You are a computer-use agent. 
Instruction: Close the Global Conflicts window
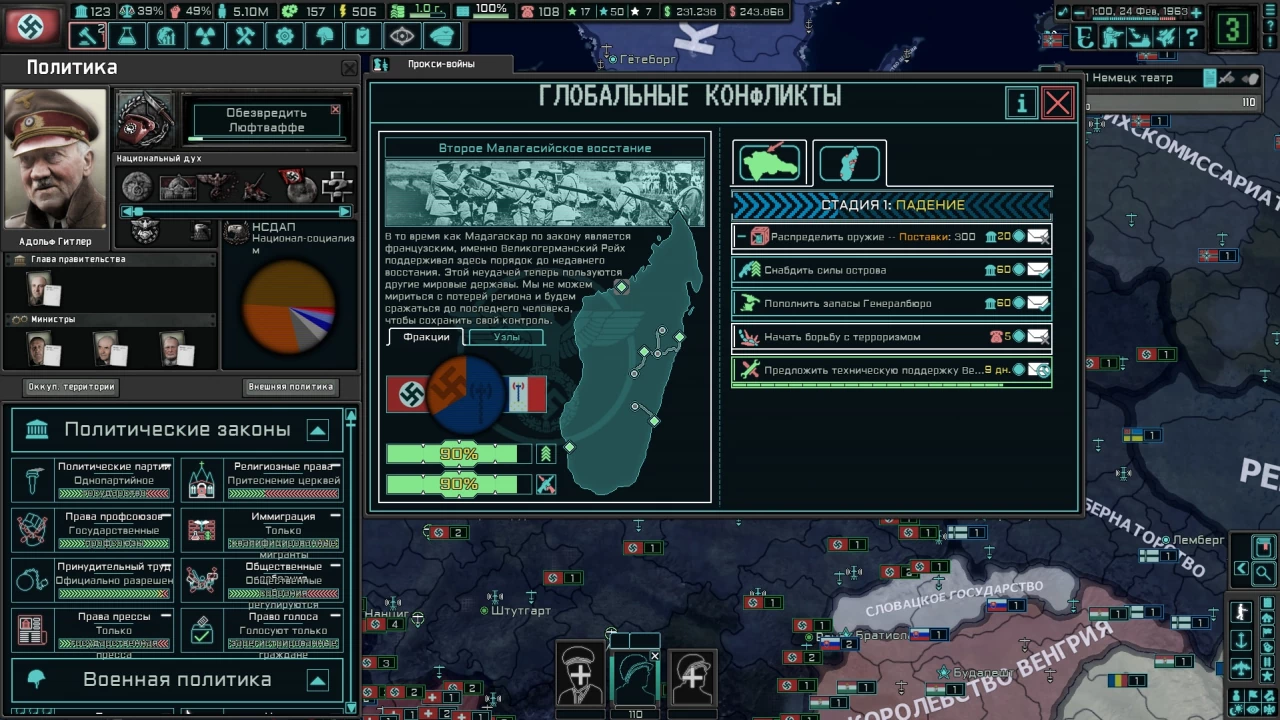click(x=1057, y=103)
